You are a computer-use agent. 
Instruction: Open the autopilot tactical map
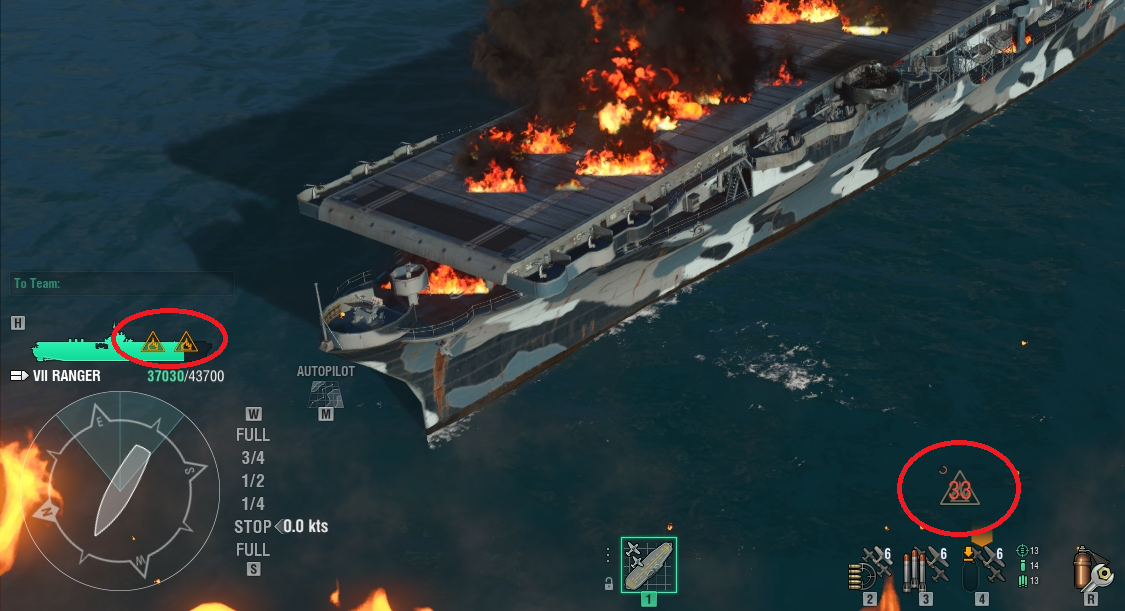pyautogui.click(x=326, y=393)
